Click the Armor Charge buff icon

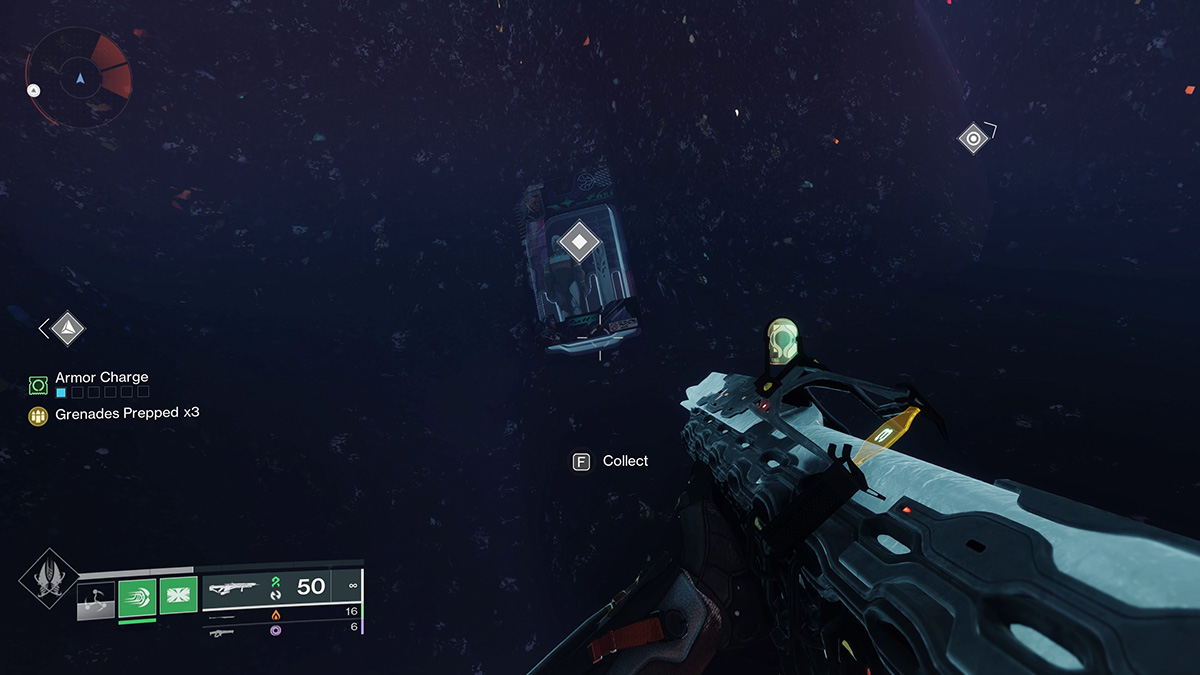39,384
